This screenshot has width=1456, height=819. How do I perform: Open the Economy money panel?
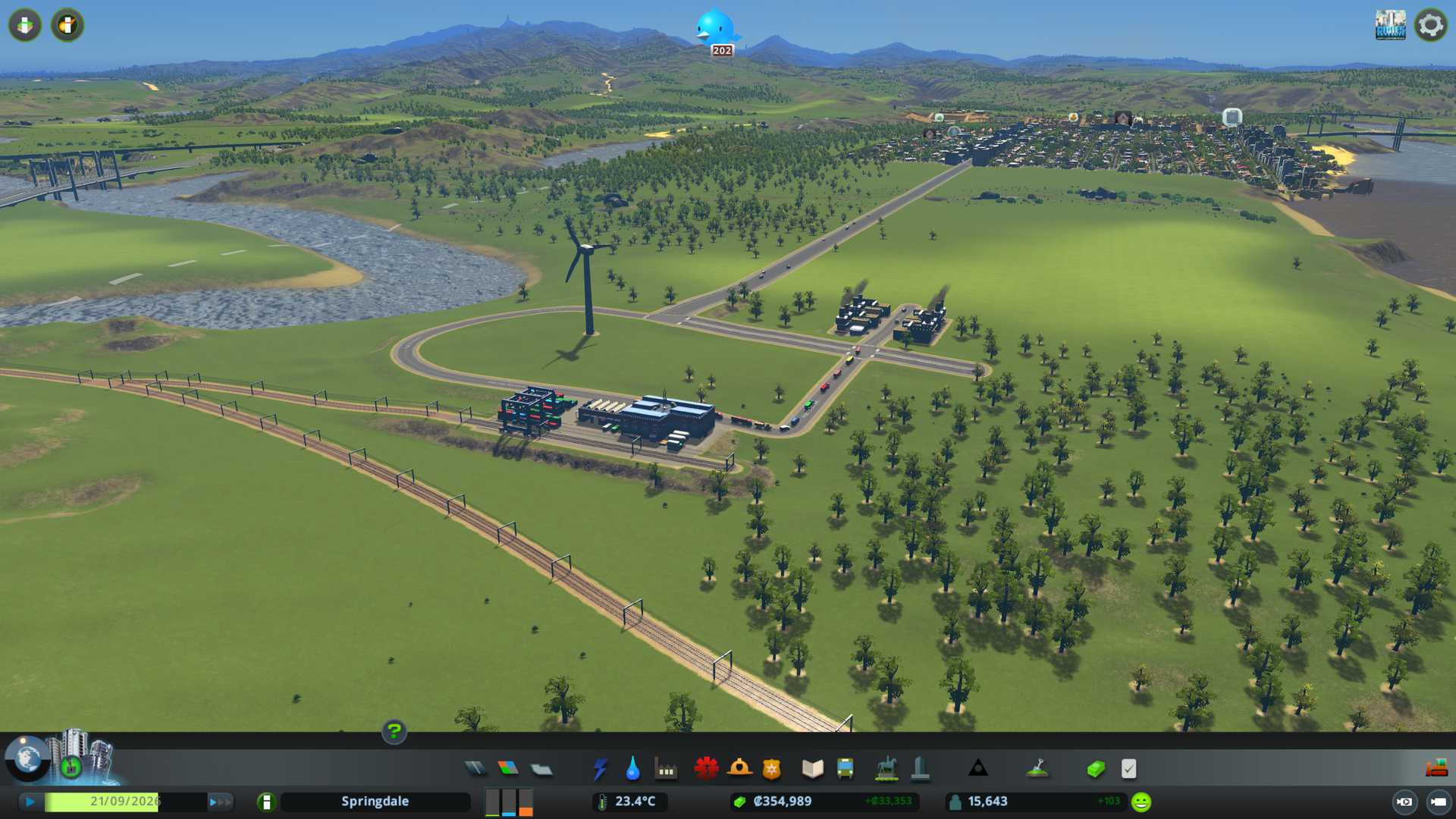pyautogui.click(x=1095, y=769)
